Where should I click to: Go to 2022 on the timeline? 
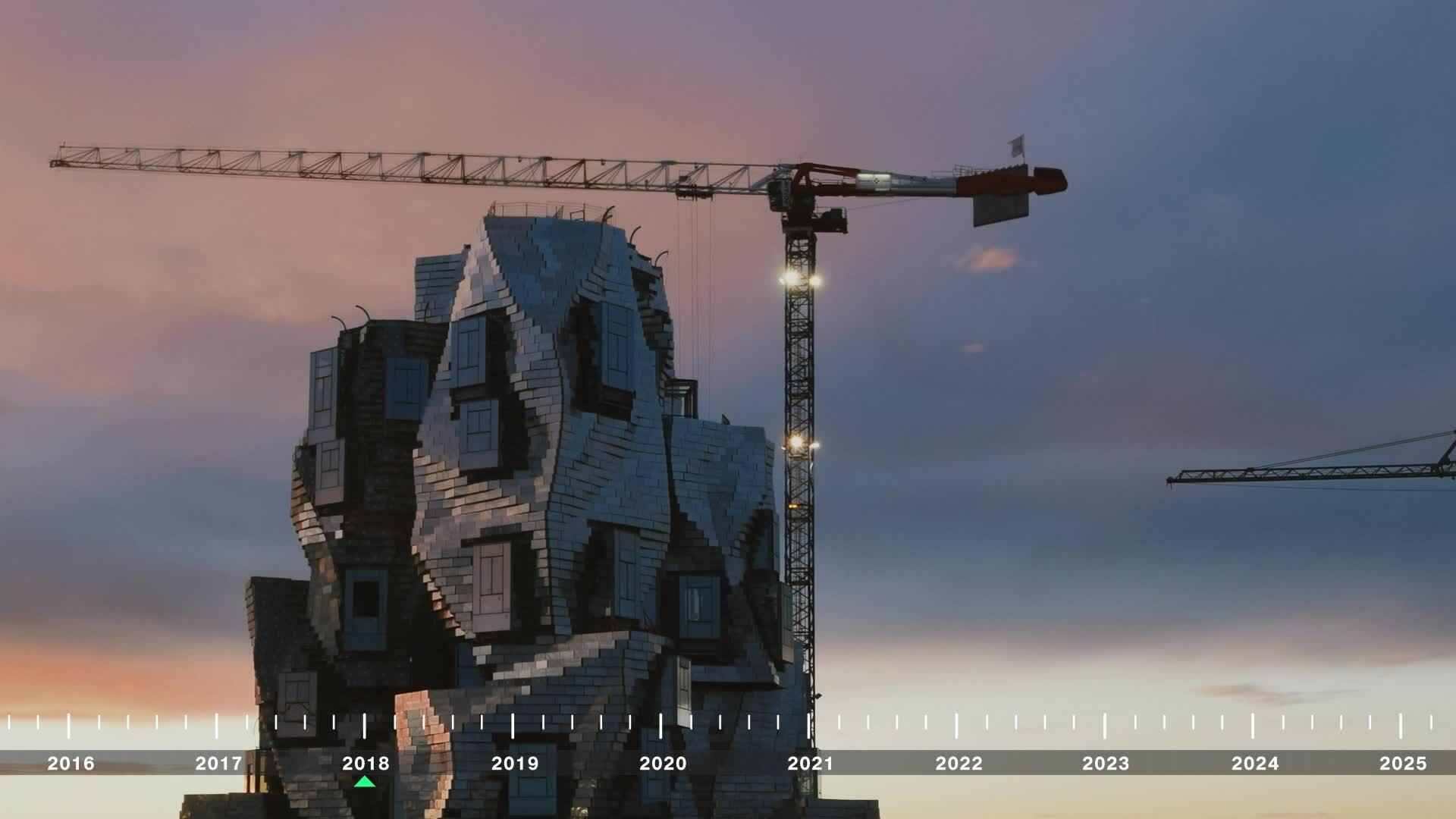pos(959,763)
